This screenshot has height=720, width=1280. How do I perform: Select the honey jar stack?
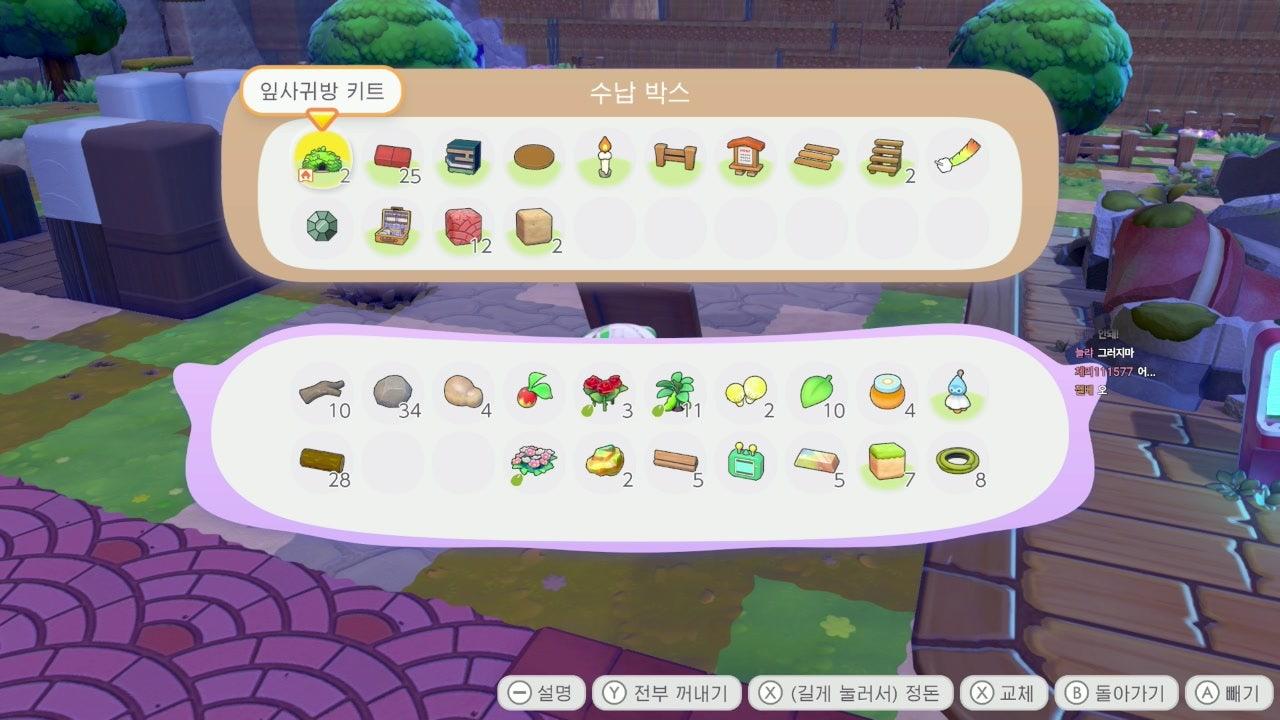[886, 392]
